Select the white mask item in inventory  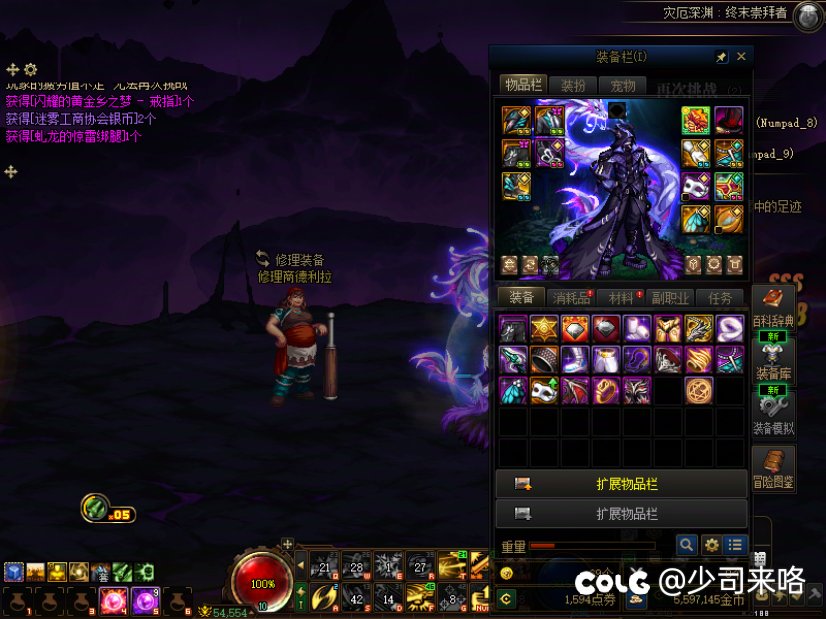pyautogui.click(x=544, y=390)
